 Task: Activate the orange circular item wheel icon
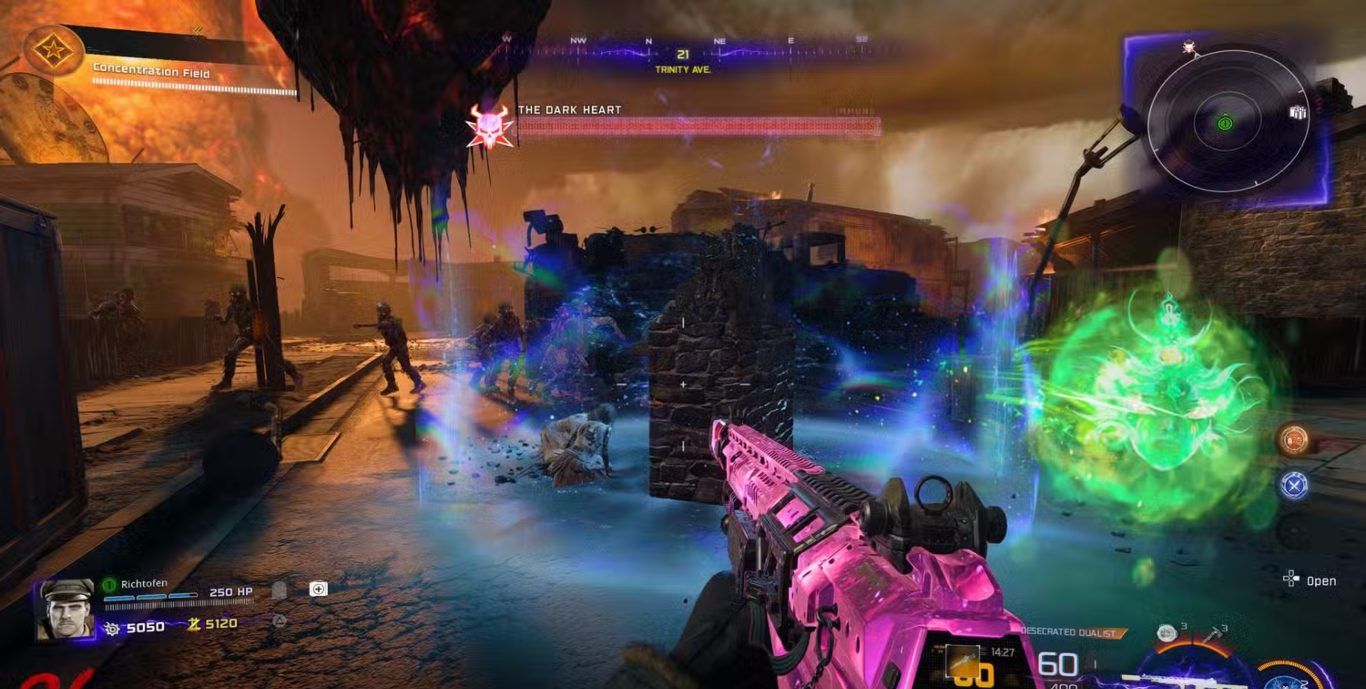tap(1294, 440)
